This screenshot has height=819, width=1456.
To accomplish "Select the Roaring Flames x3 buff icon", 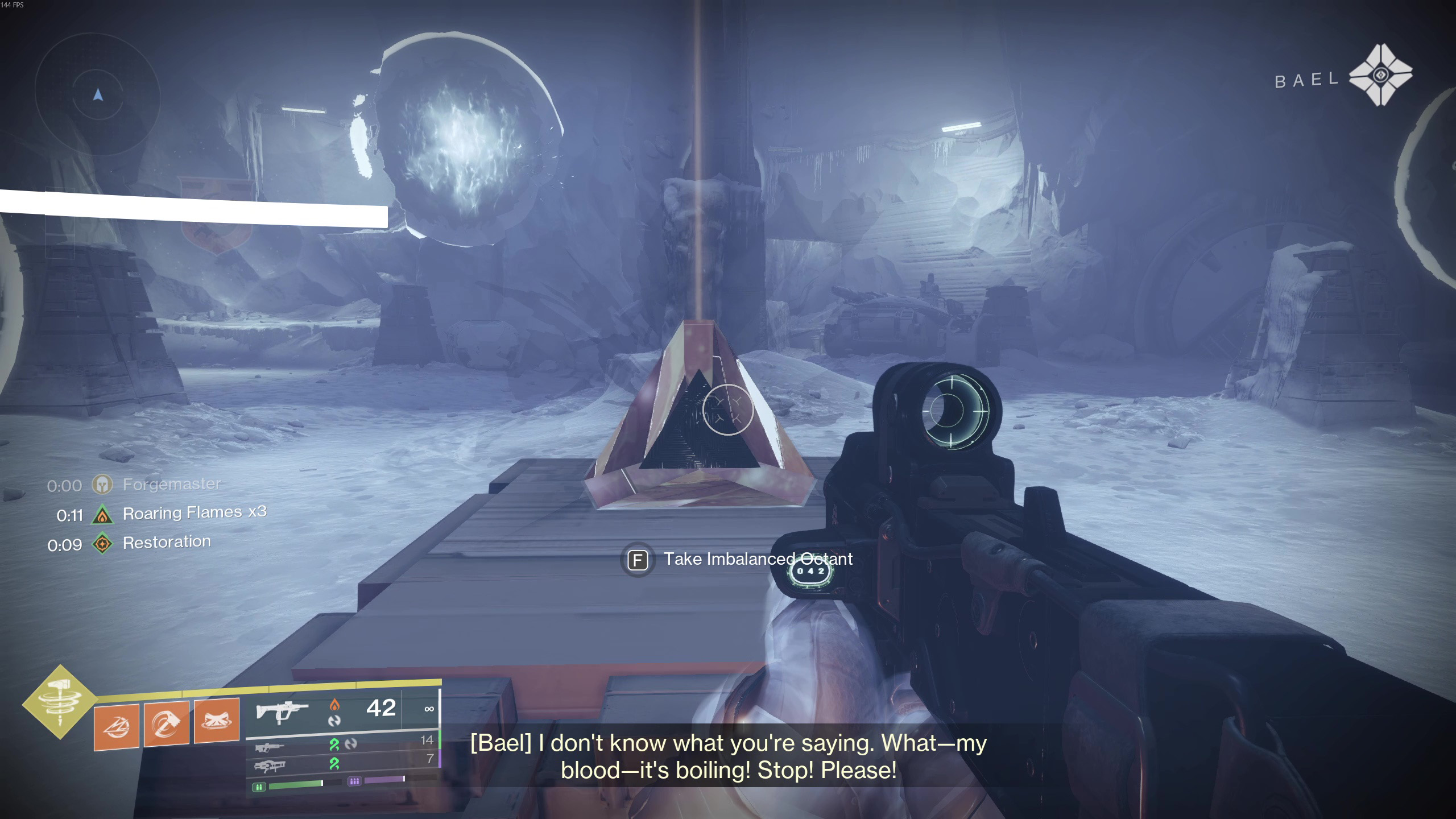I will pos(102,515).
